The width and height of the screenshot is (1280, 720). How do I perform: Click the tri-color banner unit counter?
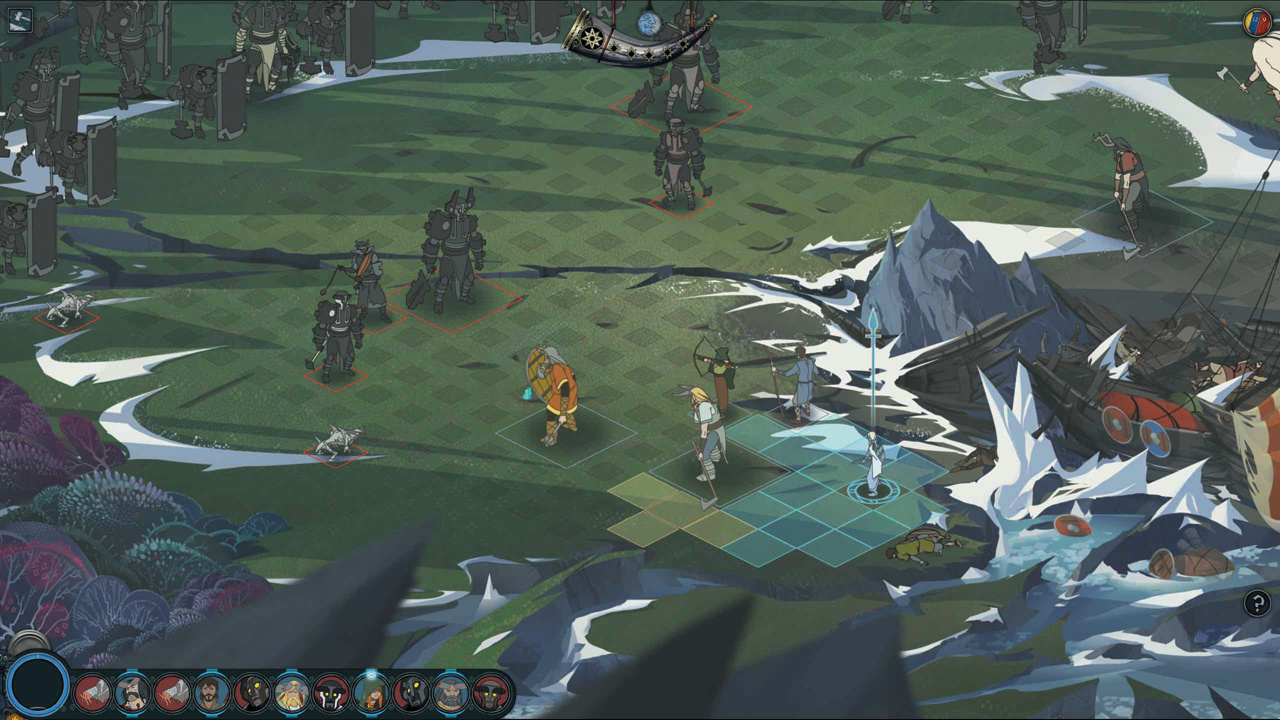tap(1256, 22)
